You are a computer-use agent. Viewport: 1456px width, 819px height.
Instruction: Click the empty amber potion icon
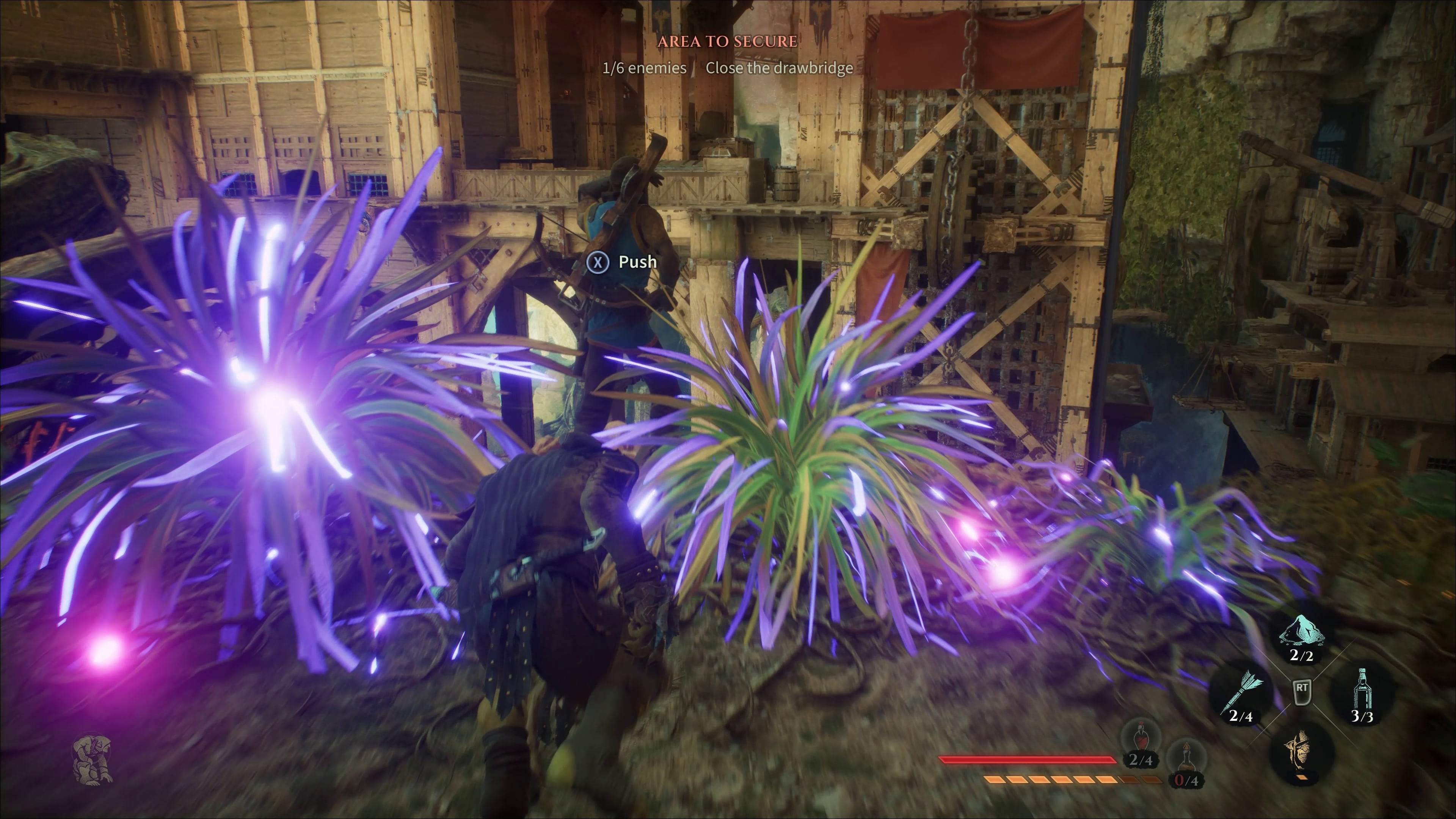(1186, 761)
